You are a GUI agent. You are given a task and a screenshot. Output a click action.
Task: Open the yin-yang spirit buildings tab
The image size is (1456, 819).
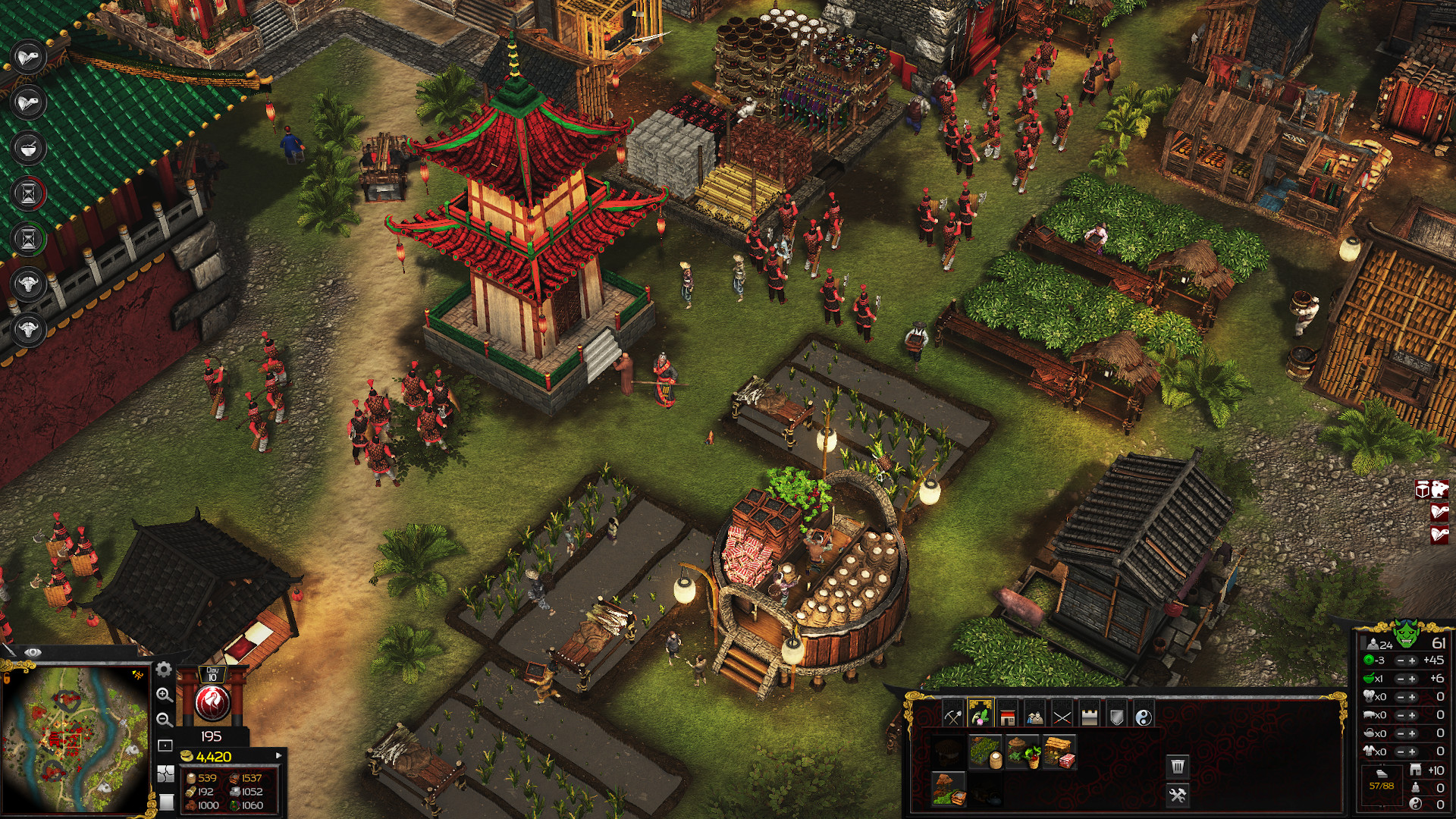tap(1144, 717)
